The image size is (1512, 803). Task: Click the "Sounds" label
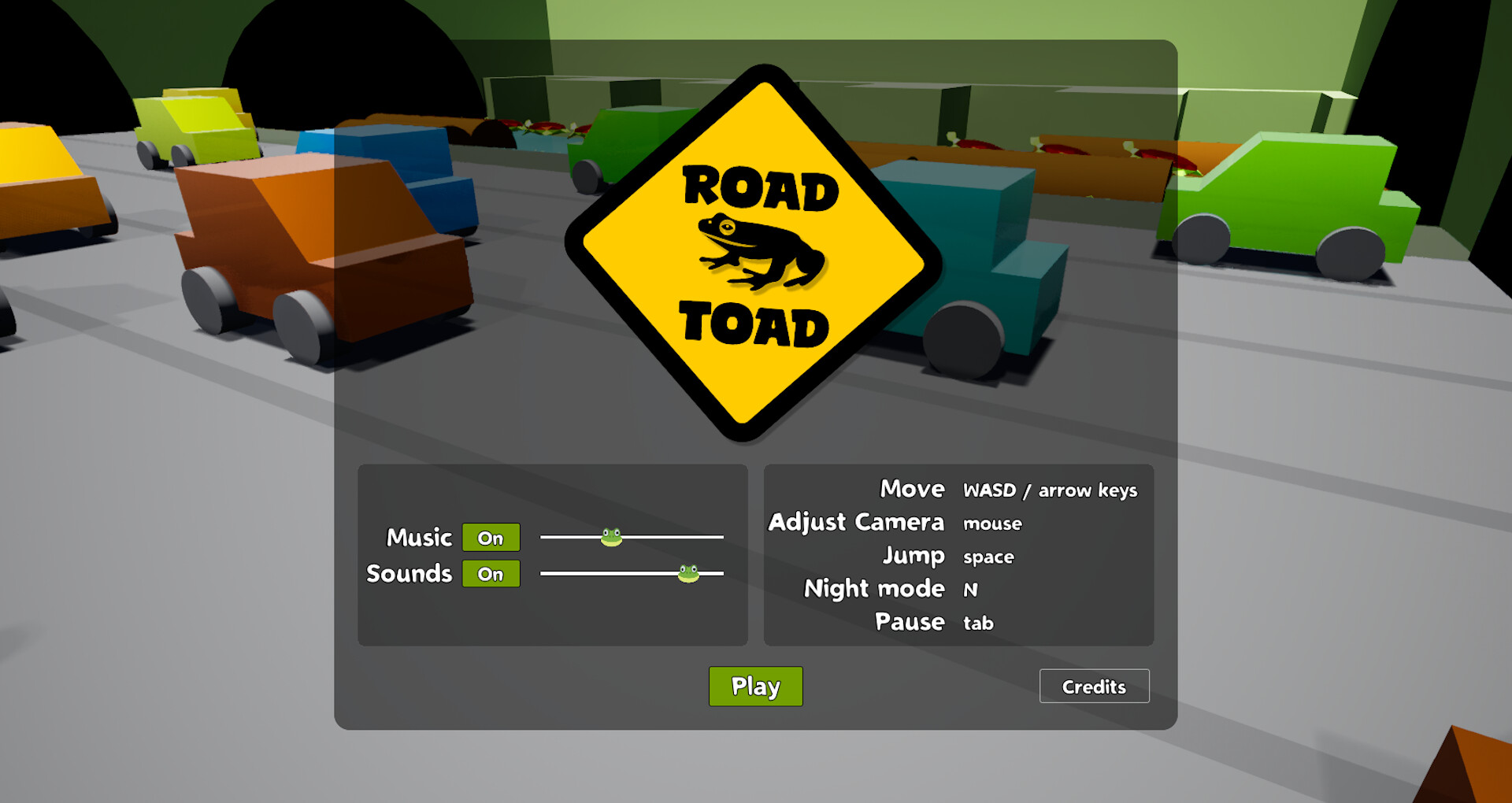(x=409, y=573)
